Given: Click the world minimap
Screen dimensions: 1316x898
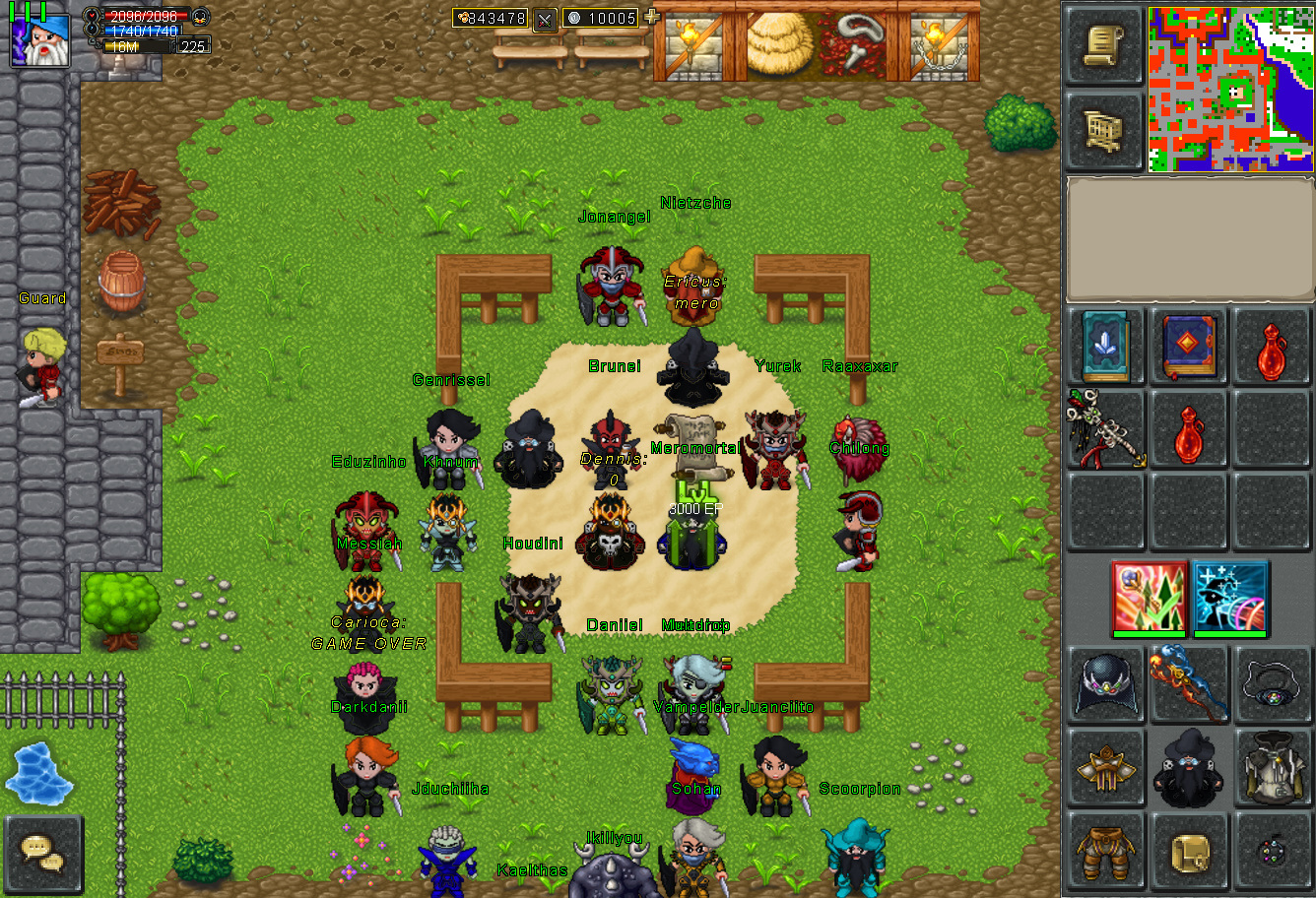Looking at the screenshot, I should coord(1230,89).
